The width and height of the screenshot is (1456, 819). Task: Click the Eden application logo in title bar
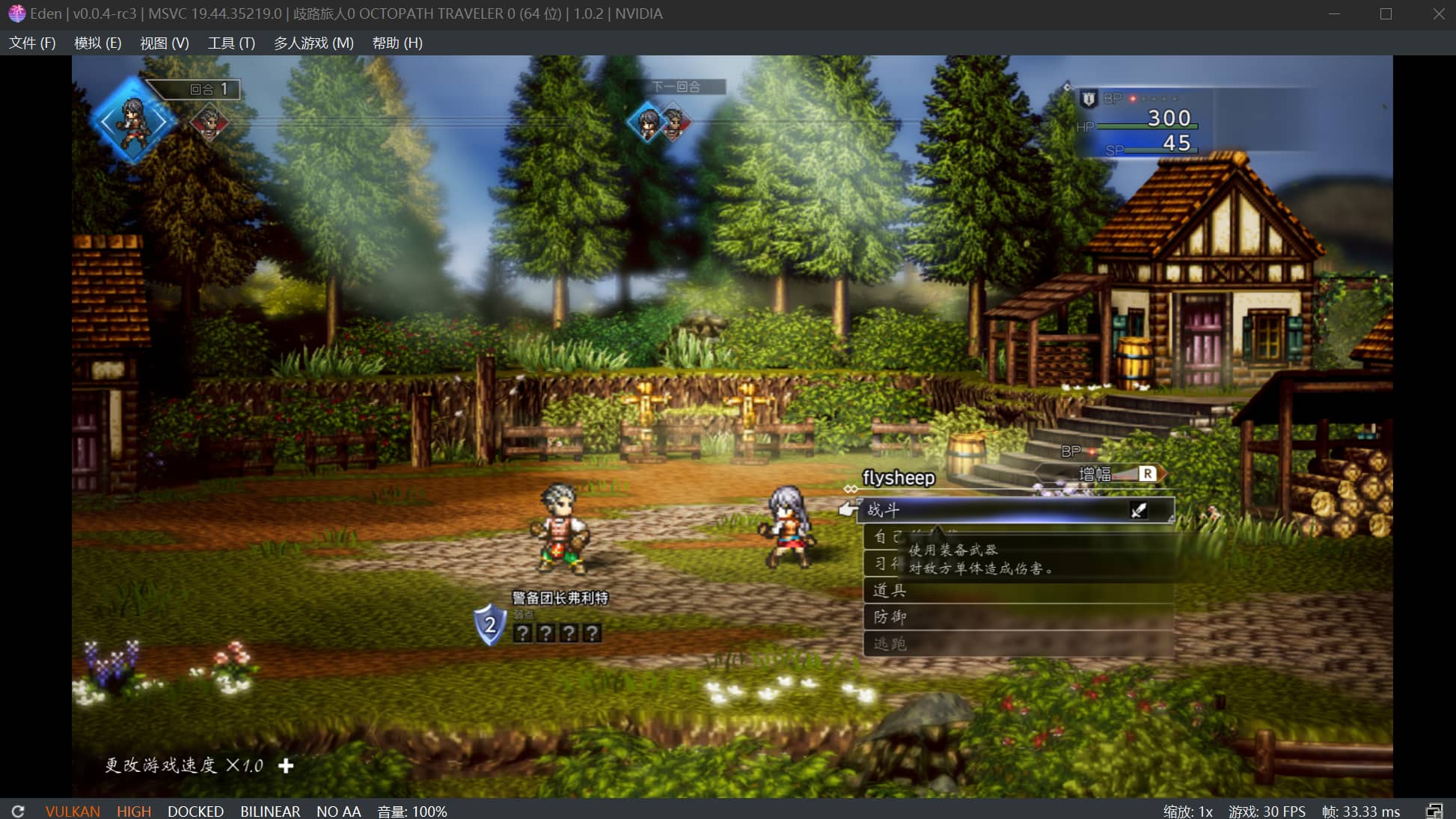[x=16, y=13]
